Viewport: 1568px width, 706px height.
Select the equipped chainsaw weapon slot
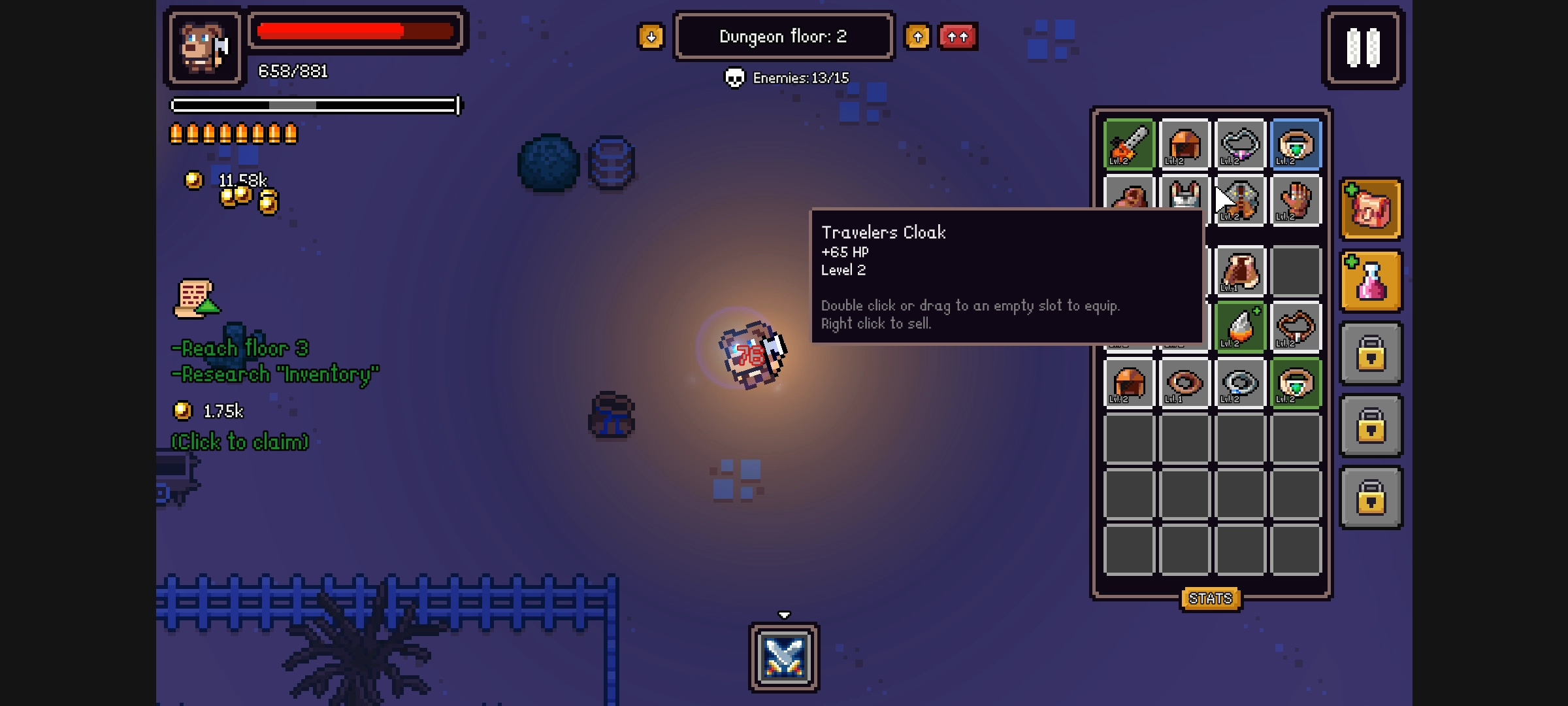(1129, 144)
